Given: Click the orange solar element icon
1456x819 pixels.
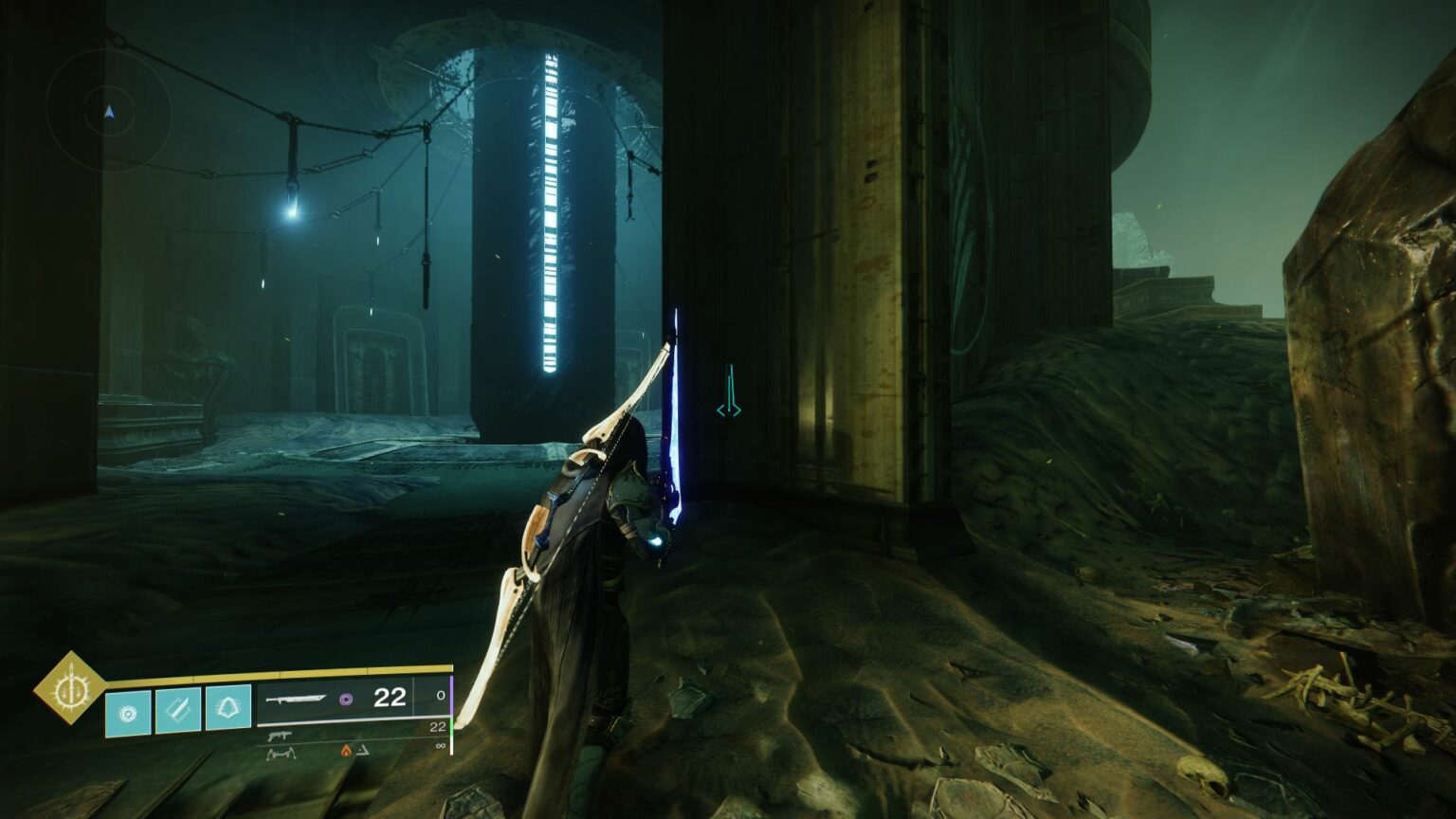Looking at the screenshot, I should click(x=347, y=750).
